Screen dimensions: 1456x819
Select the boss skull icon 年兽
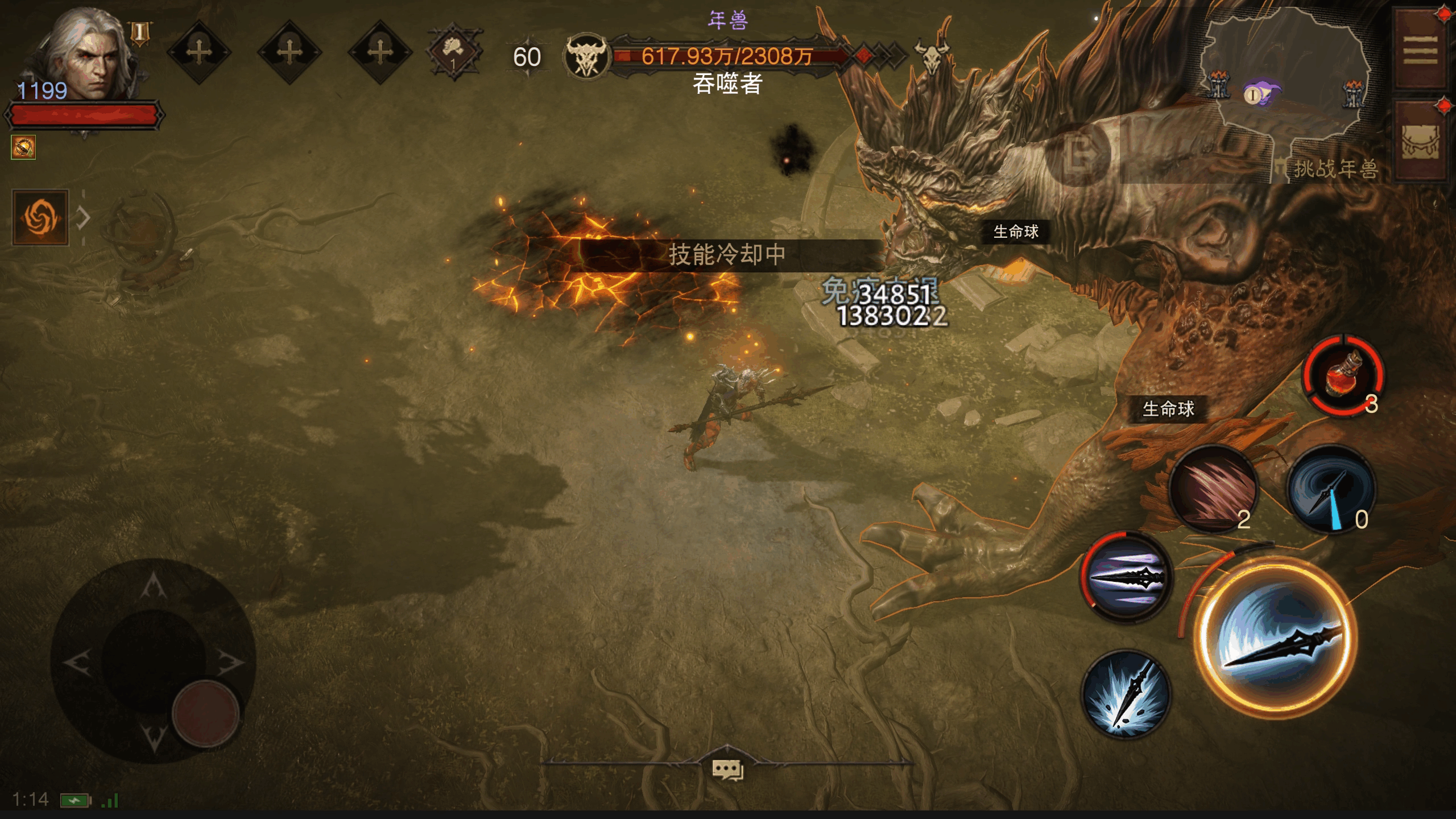point(586,57)
